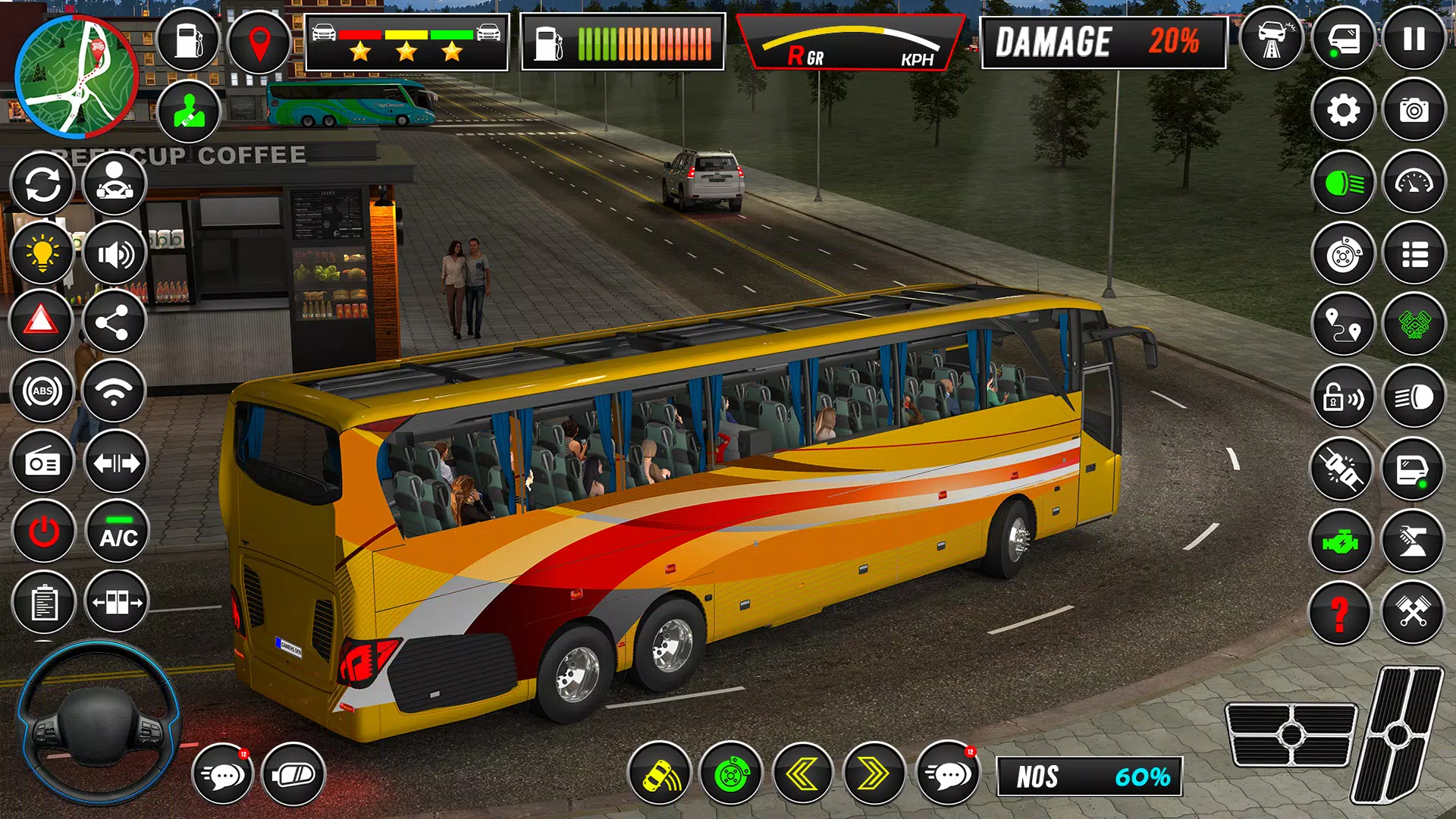Screen dimensions: 1456x819
Task: Turn on the hazard warning triangle
Action: [x=42, y=322]
